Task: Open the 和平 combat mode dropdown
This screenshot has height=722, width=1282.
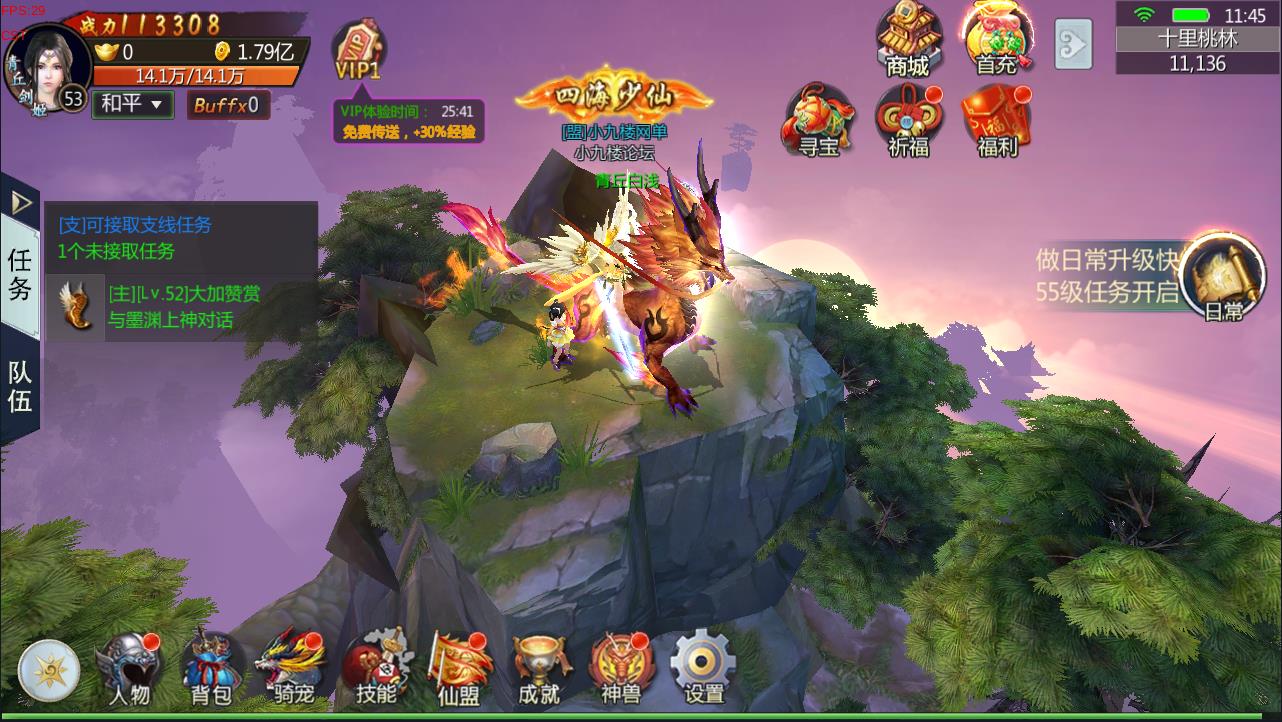Action: pyautogui.click(x=131, y=104)
